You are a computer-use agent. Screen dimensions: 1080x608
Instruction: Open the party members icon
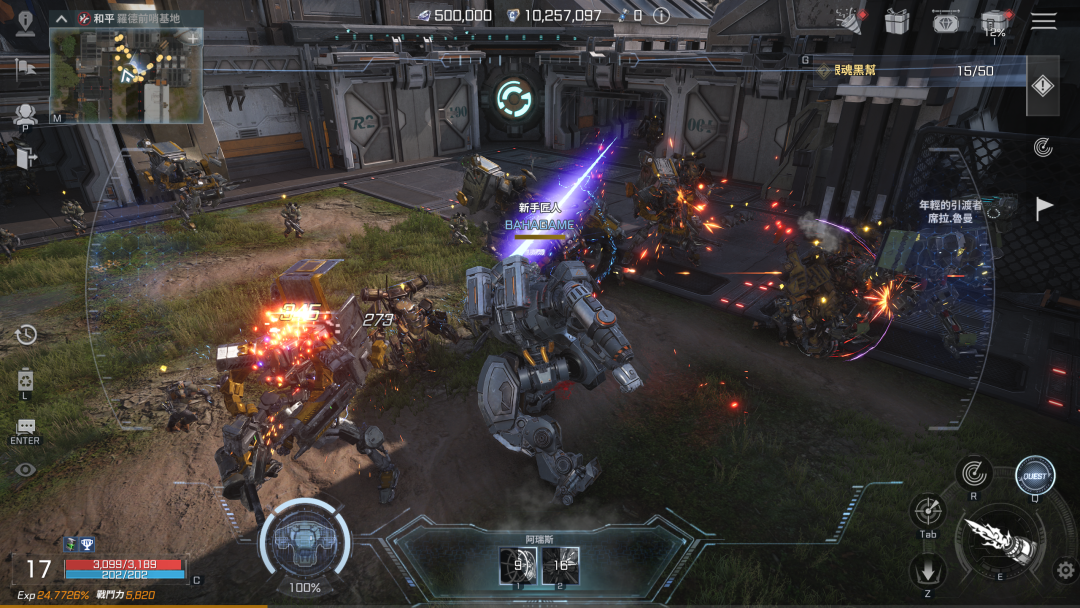pyautogui.click(x=25, y=114)
